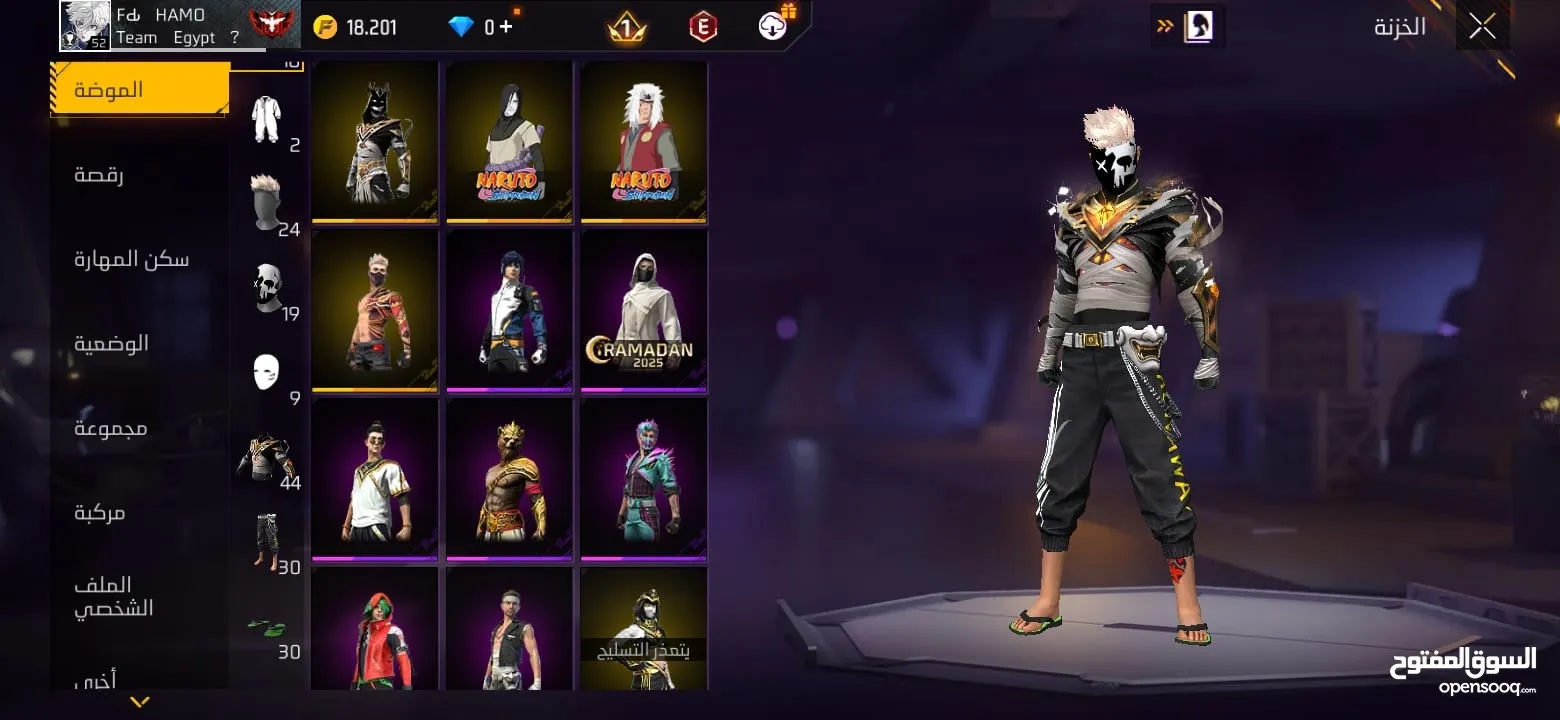Select the plain white face mask category

tap(266, 372)
